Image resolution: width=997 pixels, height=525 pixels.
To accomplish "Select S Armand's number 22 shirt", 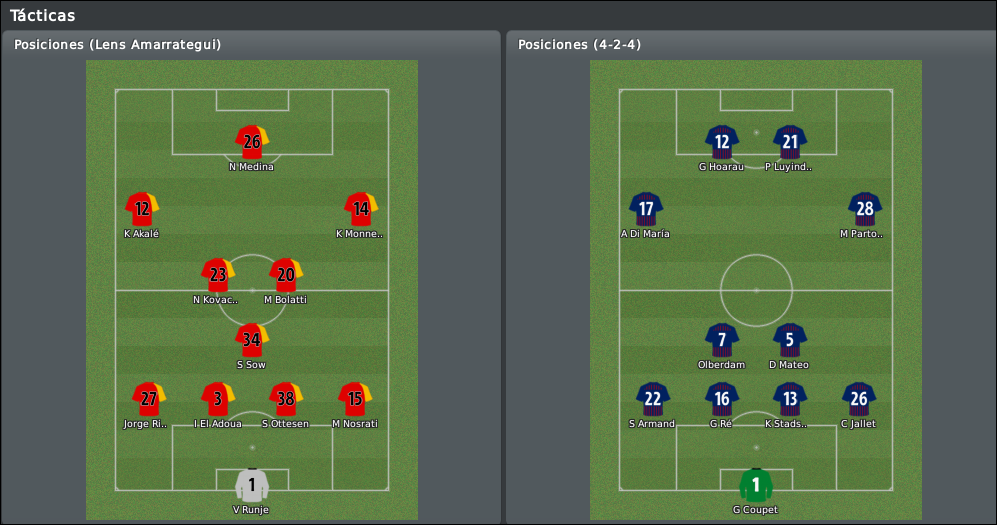I will 653,399.
